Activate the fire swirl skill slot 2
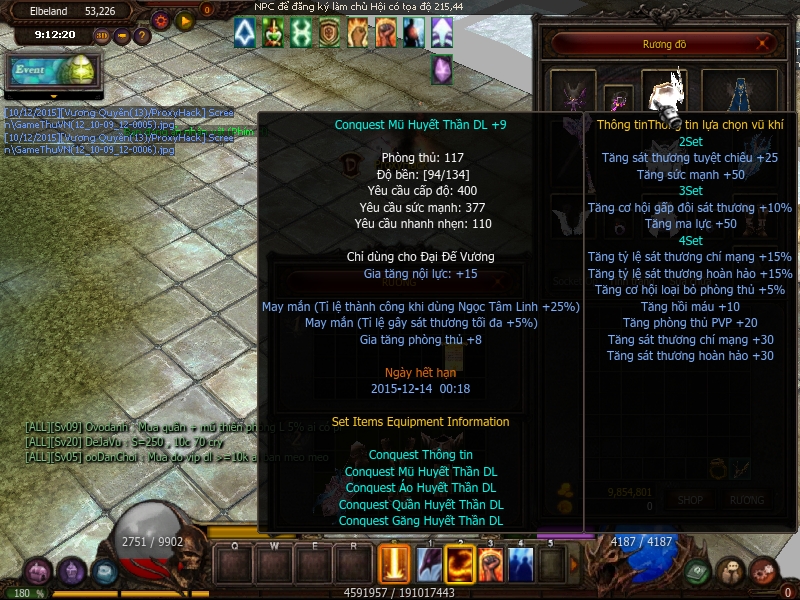 [x=459, y=564]
